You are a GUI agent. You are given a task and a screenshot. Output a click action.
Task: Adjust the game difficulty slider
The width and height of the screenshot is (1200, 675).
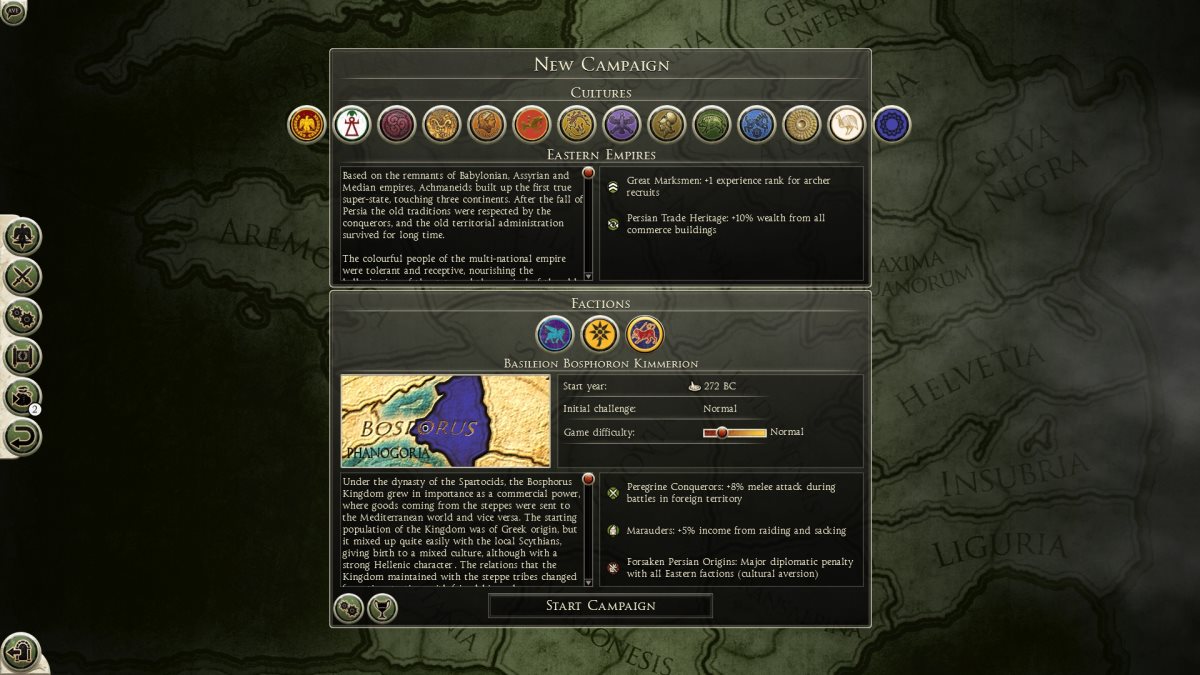722,432
